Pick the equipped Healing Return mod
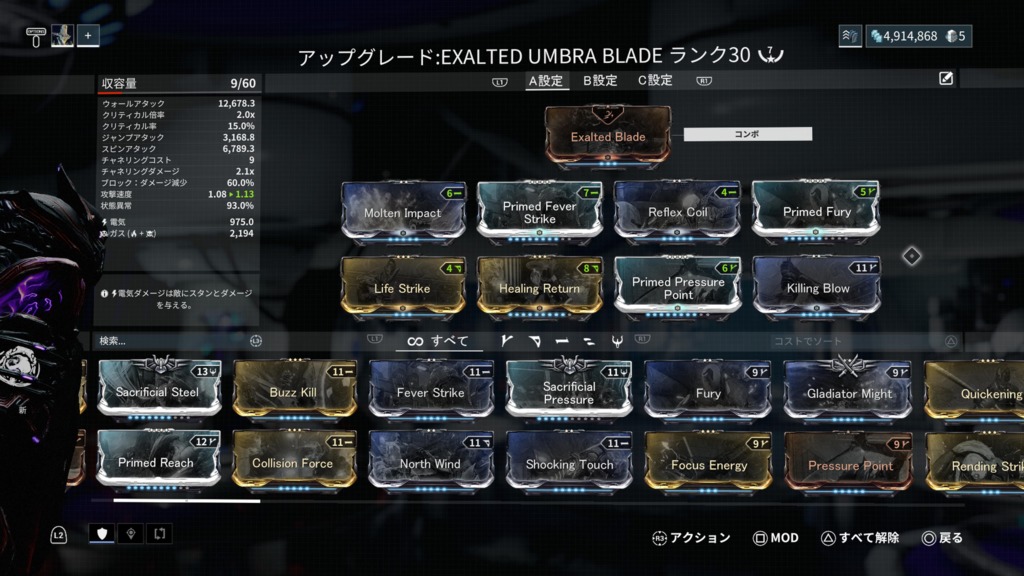The height and width of the screenshot is (576, 1024). point(540,288)
